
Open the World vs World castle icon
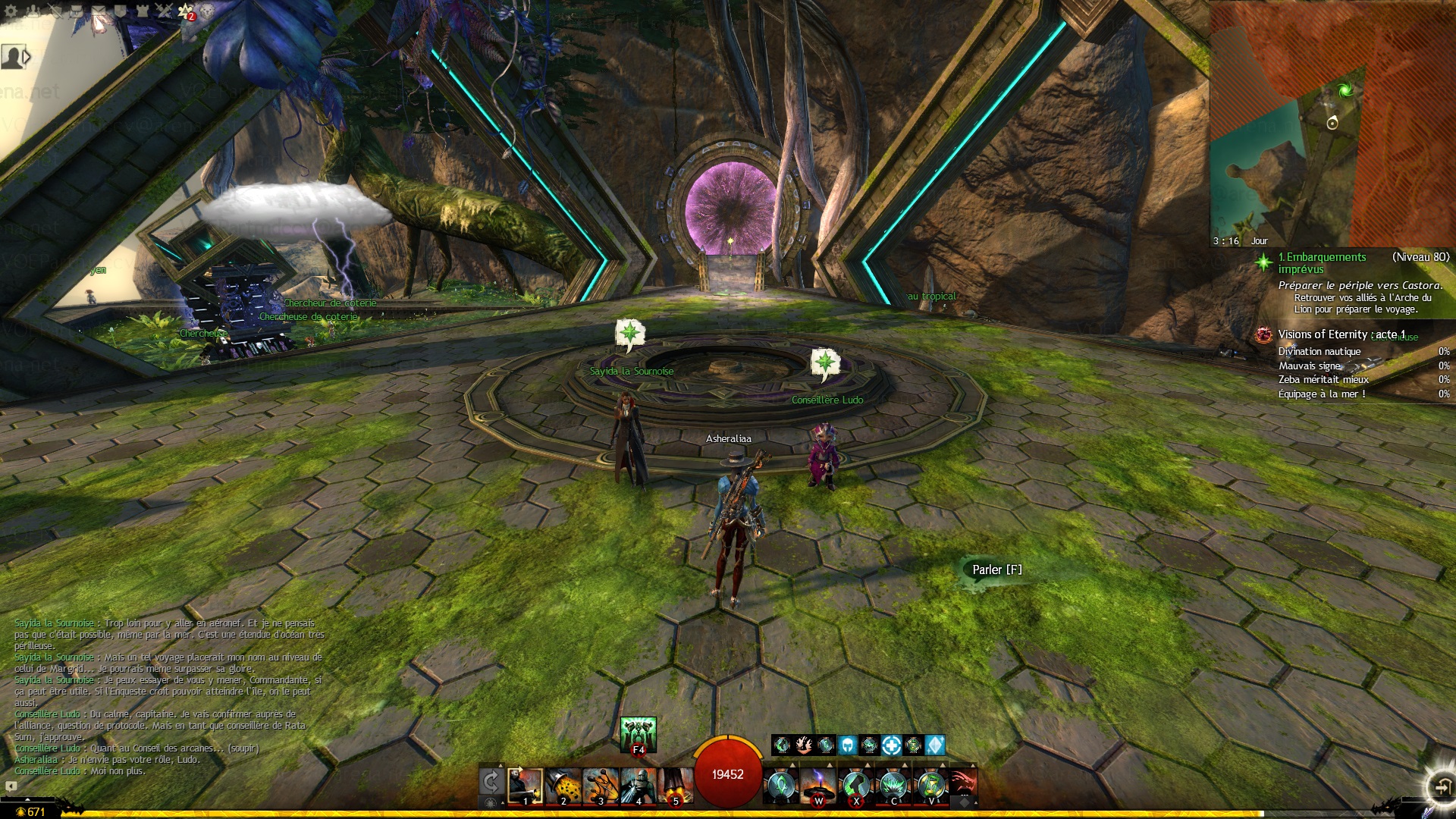(x=142, y=11)
